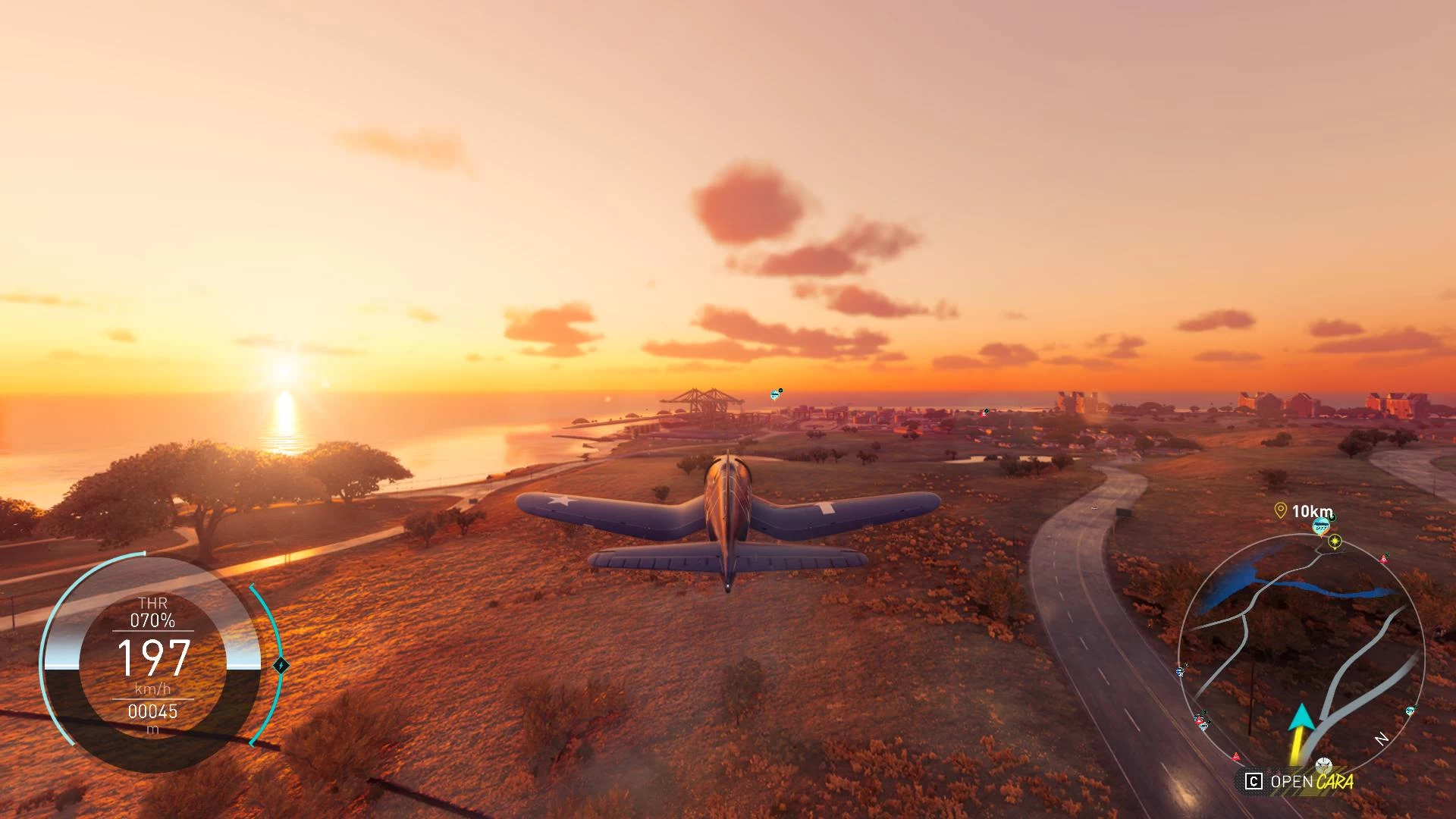The width and height of the screenshot is (1456, 819).
Task: Click the cyan player arrow on minimap
Action: (x=1301, y=718)
